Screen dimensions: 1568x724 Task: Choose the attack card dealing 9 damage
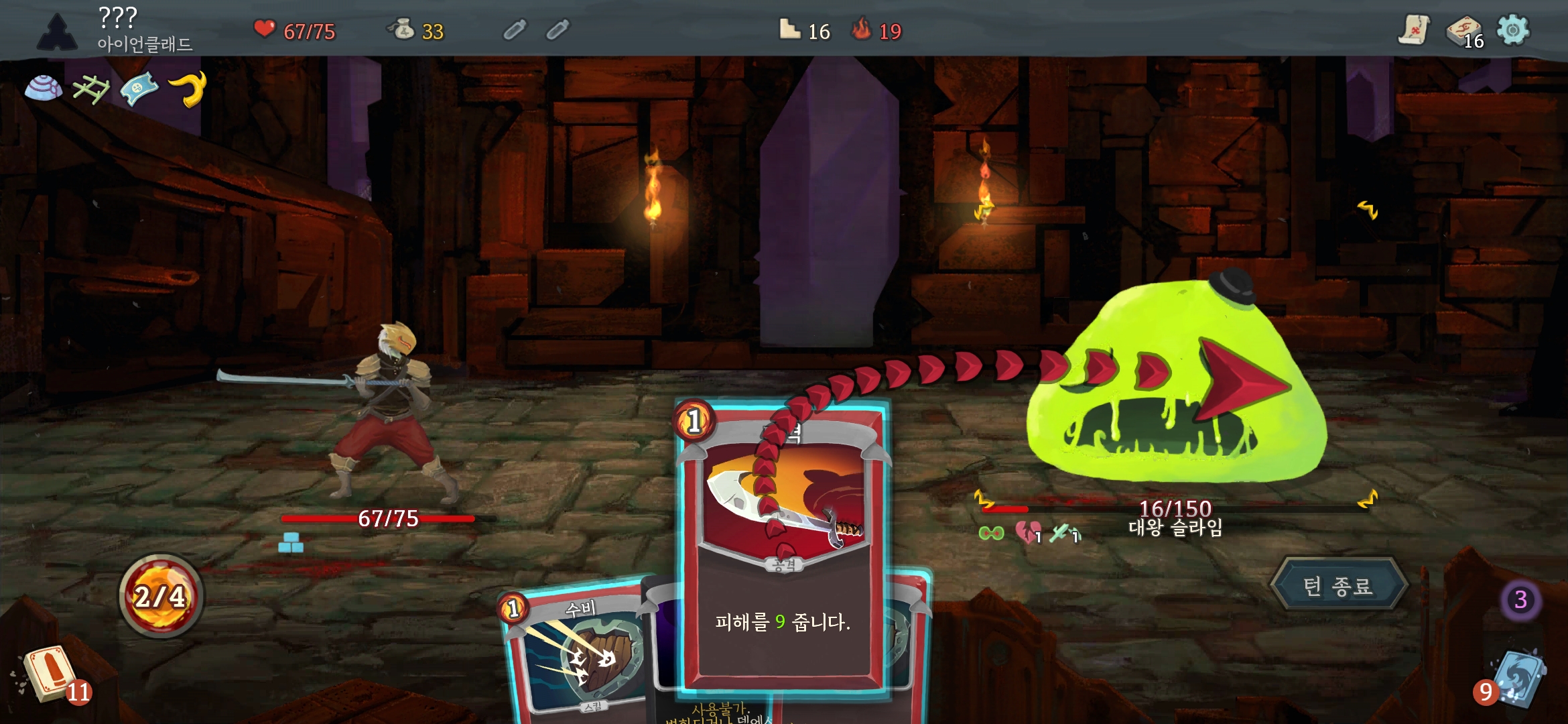click(x=783, y=550)
